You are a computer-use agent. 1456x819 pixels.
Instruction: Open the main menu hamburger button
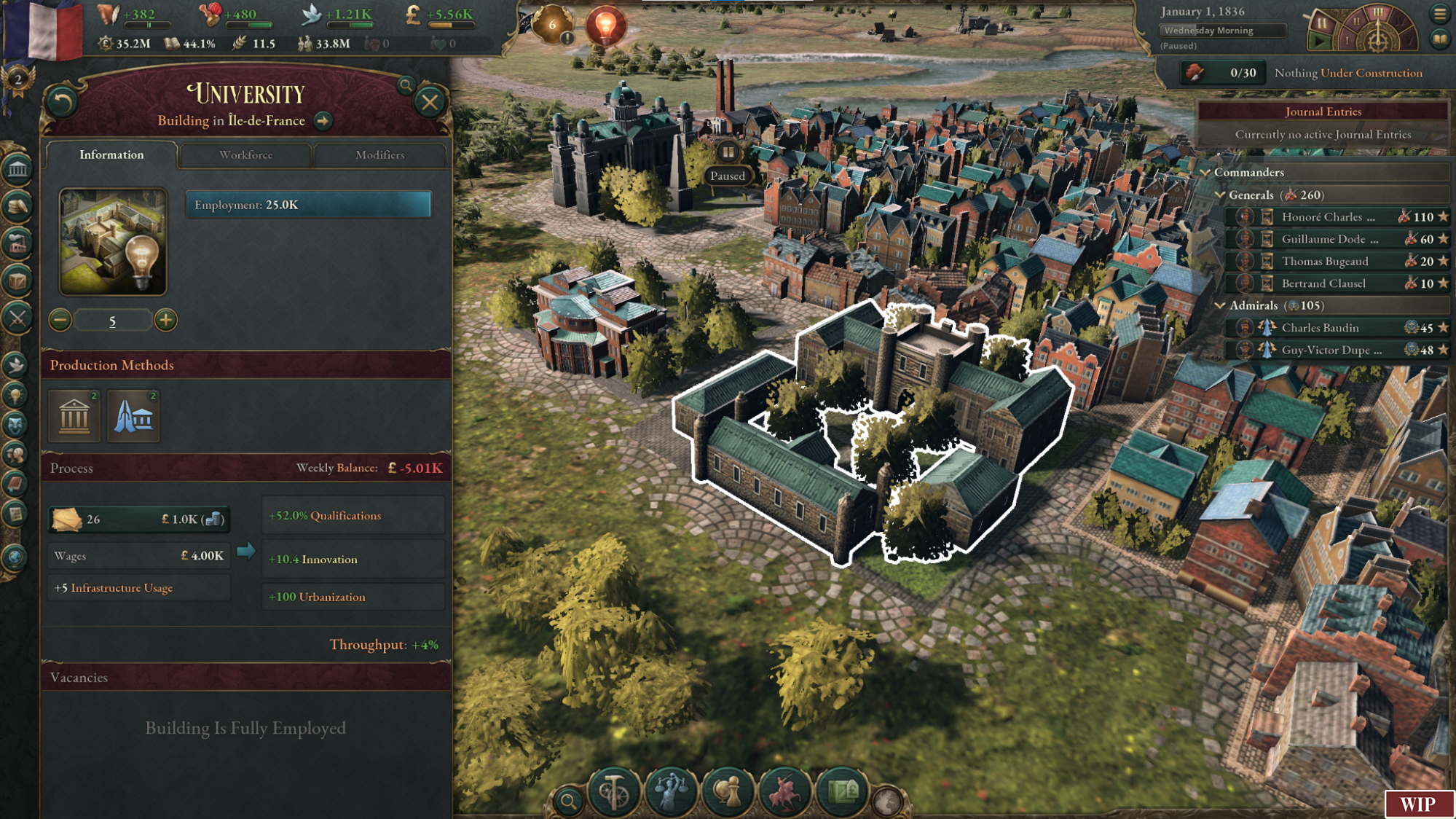(1440, 14)
